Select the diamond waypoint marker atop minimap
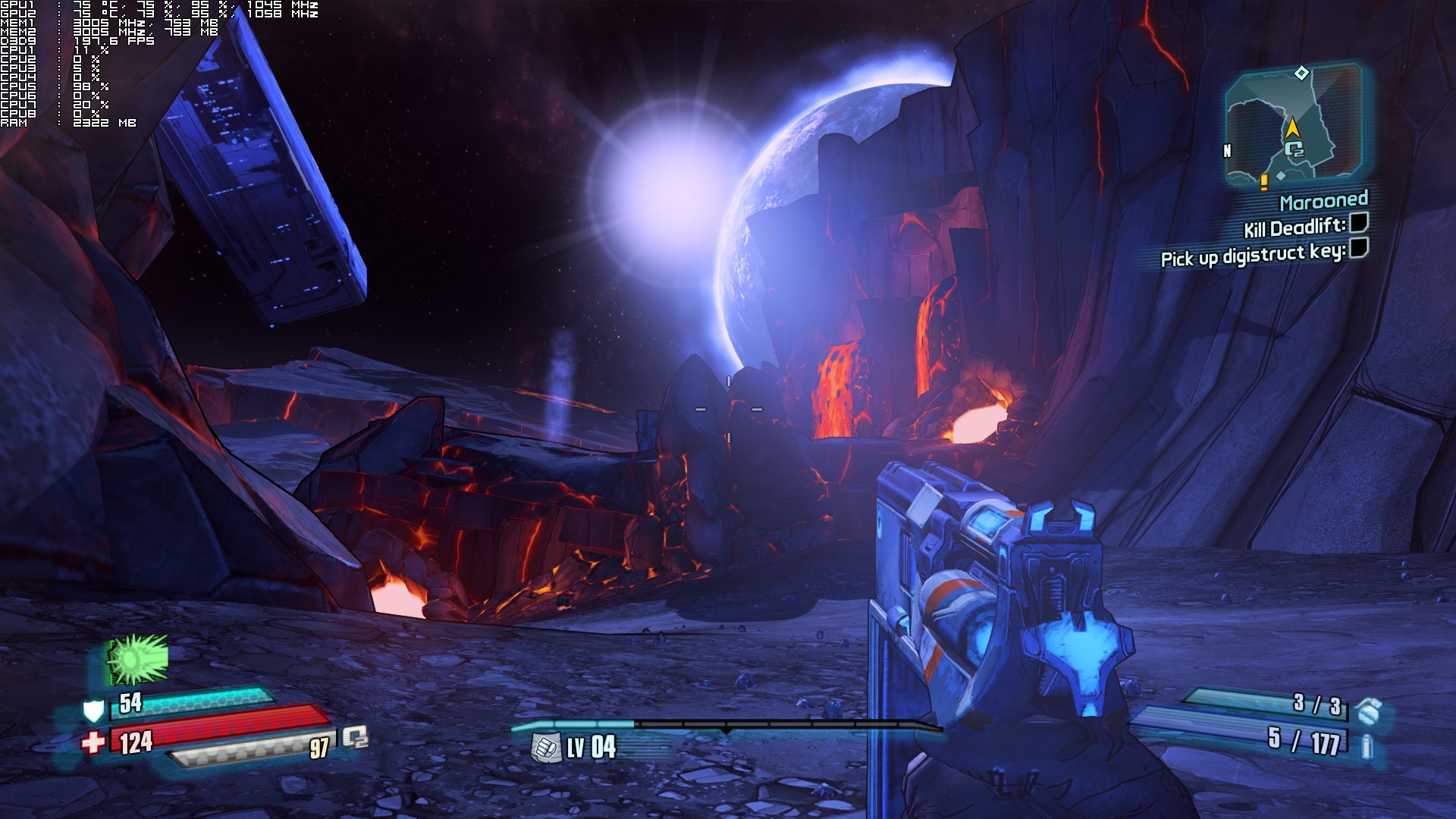 tap(1301, 73)
